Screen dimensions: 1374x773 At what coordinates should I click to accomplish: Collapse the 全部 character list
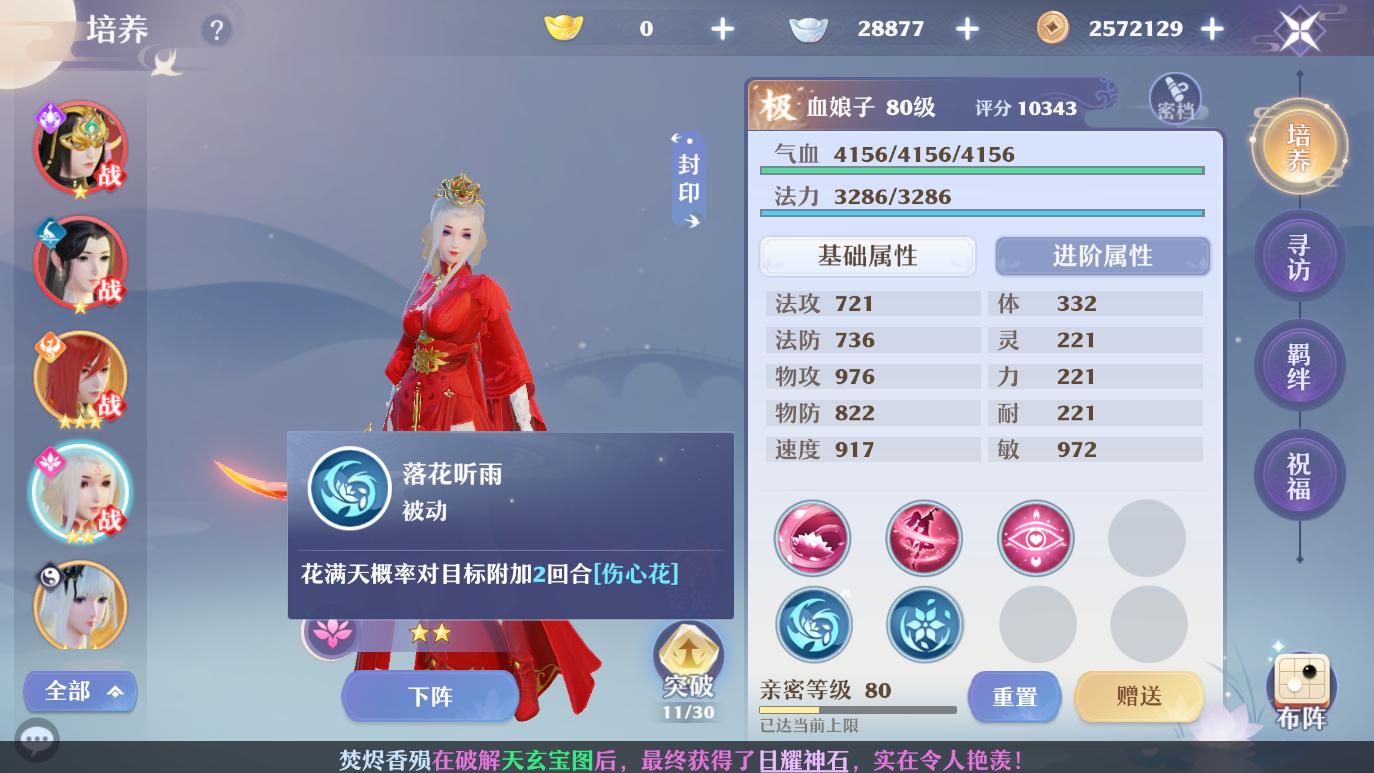(x=80, y=691)
